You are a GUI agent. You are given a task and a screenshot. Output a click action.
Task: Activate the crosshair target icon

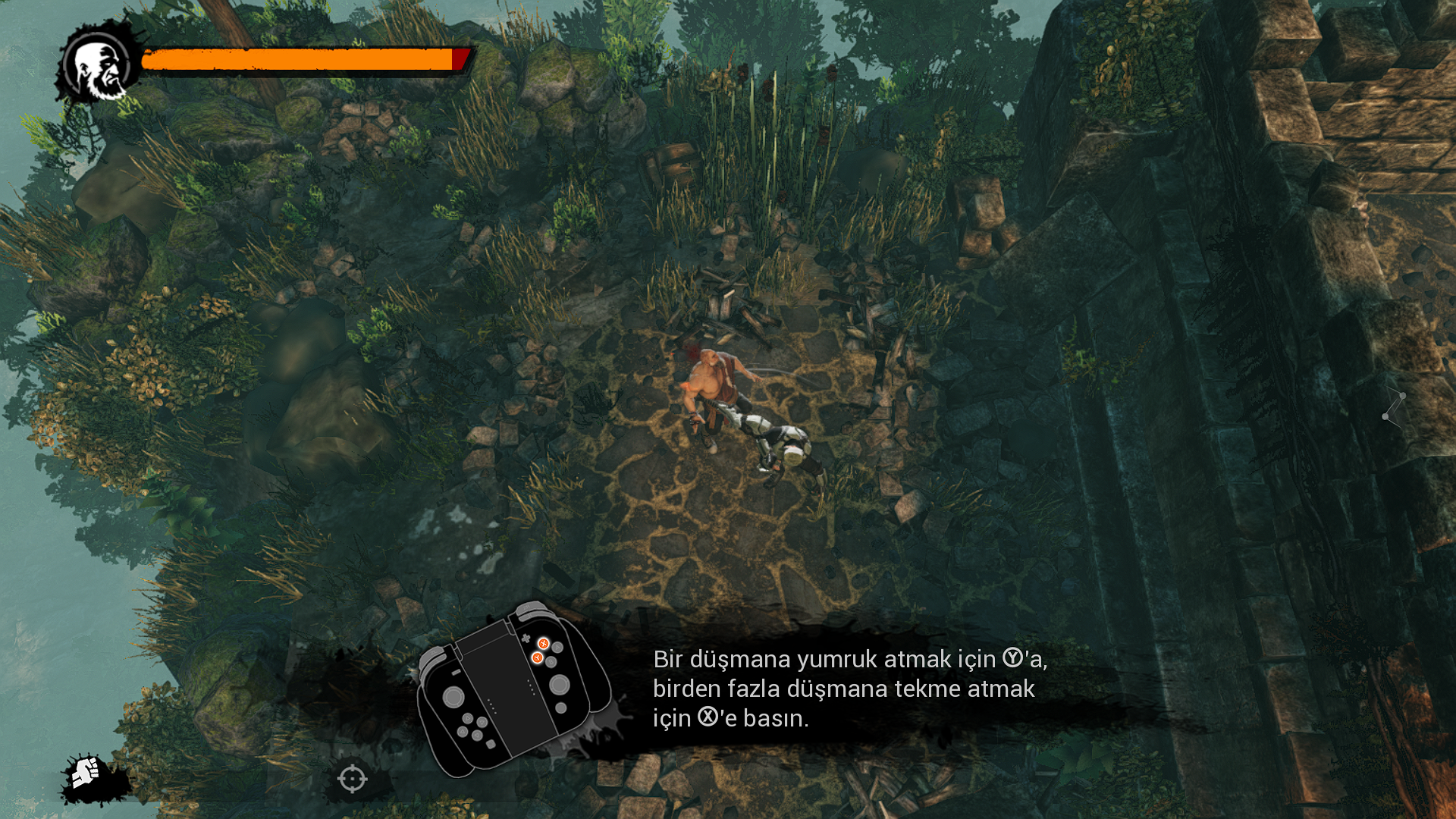[353, 779]
